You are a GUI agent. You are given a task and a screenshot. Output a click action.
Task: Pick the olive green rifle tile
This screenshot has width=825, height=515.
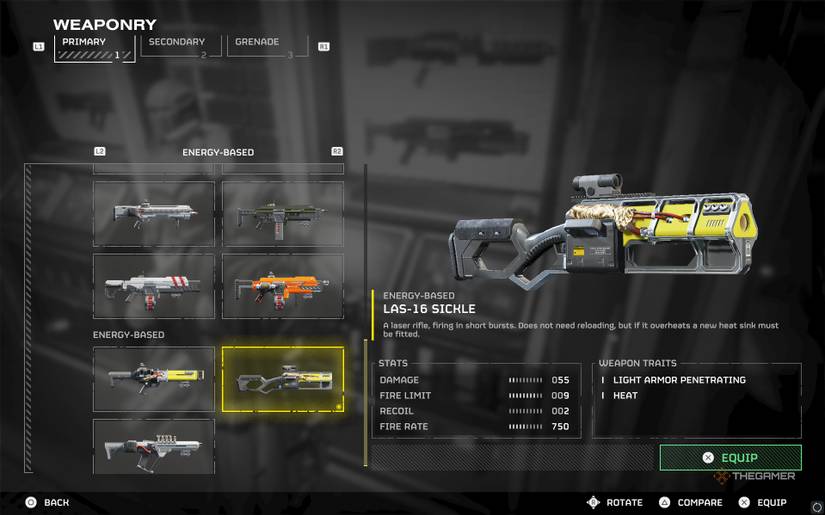(283, 213)
